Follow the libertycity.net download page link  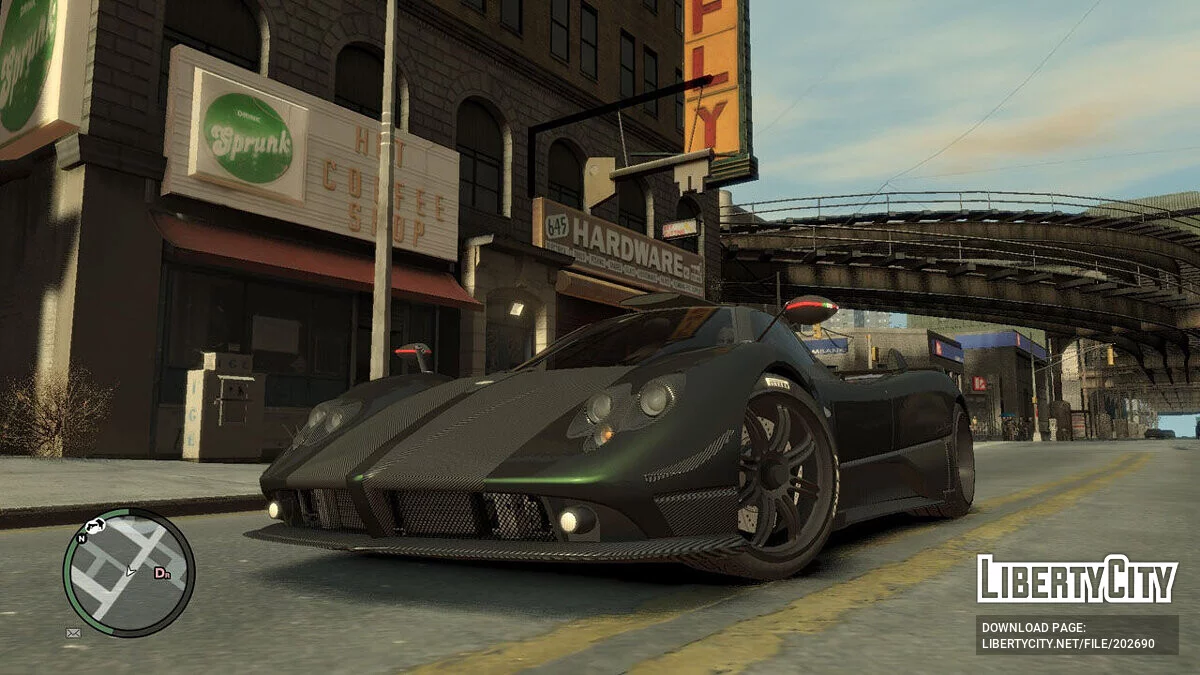1077,635
